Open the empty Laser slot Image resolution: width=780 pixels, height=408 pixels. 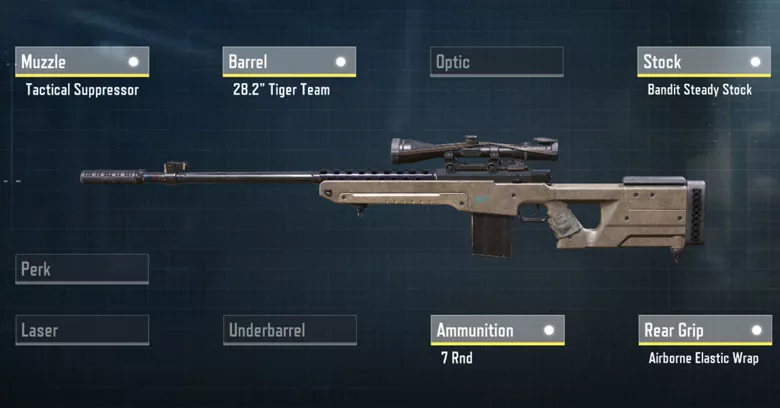83,330
